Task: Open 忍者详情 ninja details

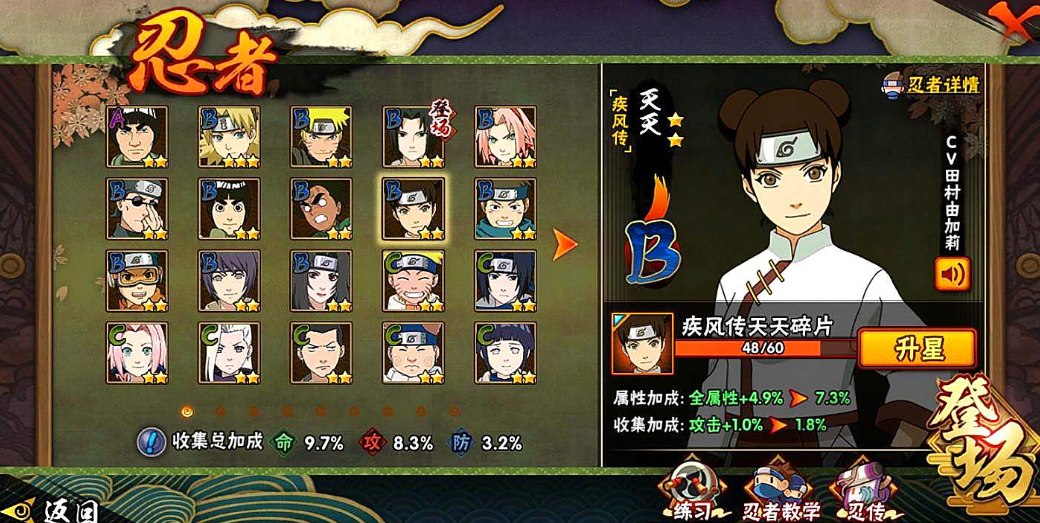Action: point(930,85)
